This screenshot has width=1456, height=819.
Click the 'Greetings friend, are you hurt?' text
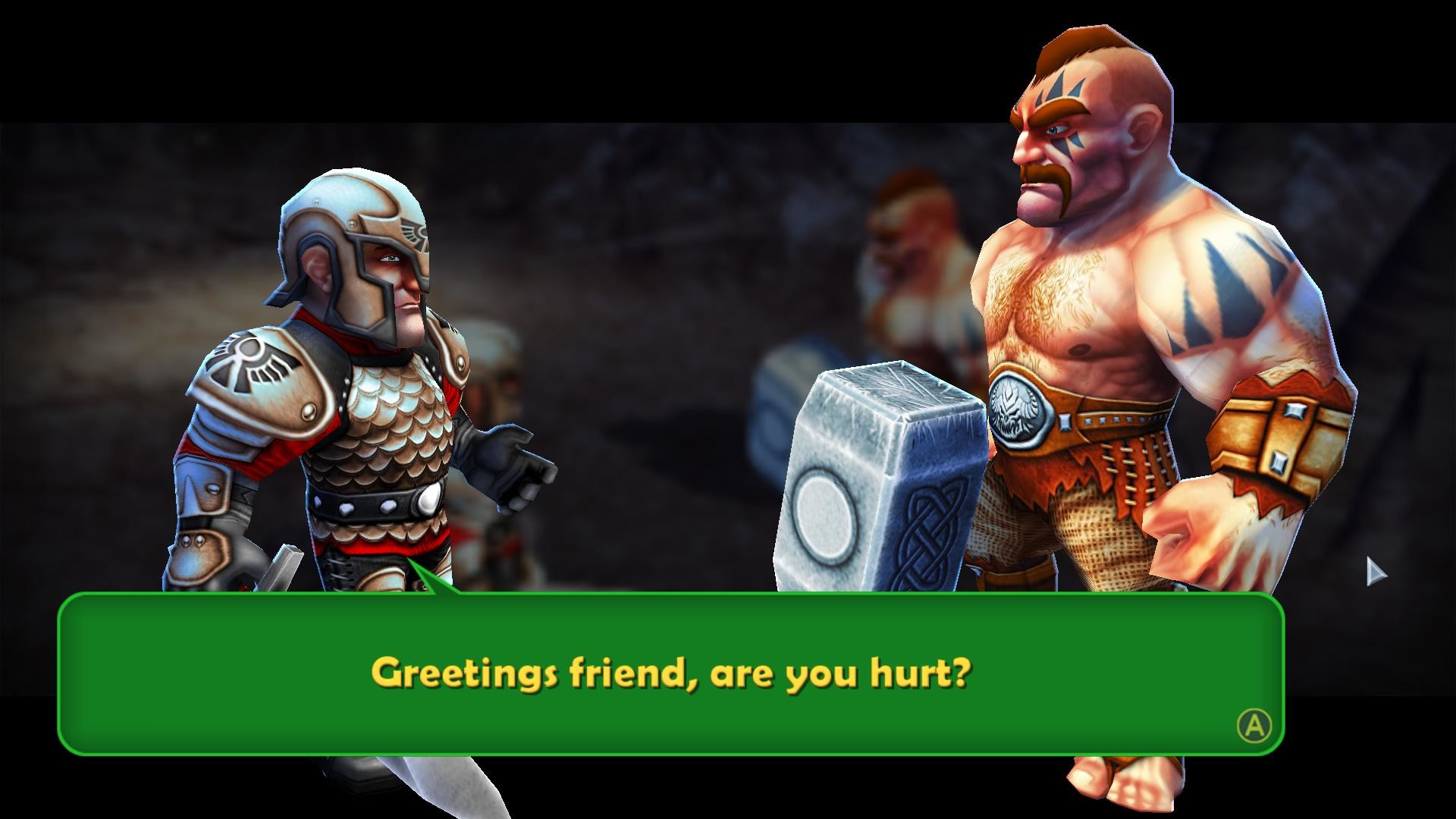click(x=671, y=671)
